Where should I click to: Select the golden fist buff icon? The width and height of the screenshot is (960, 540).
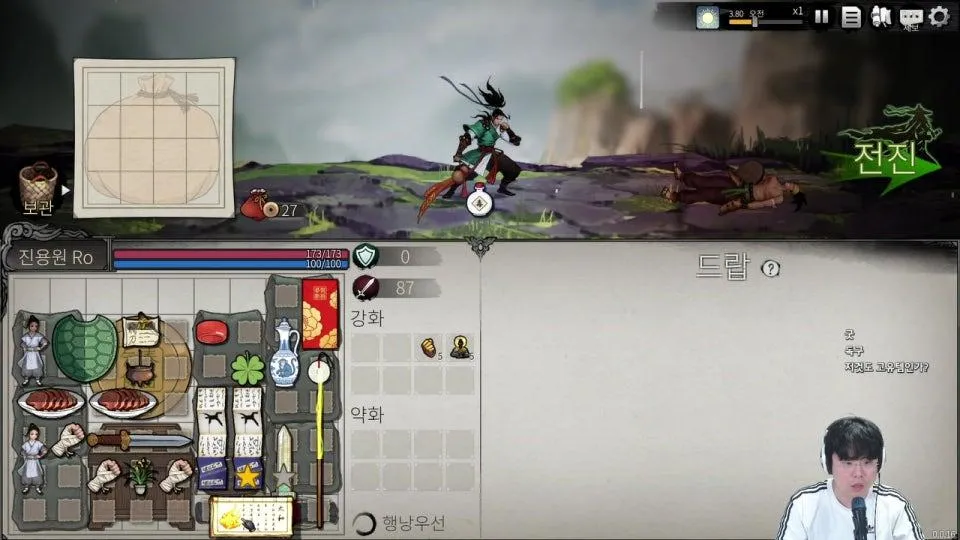tap(429, 347)
